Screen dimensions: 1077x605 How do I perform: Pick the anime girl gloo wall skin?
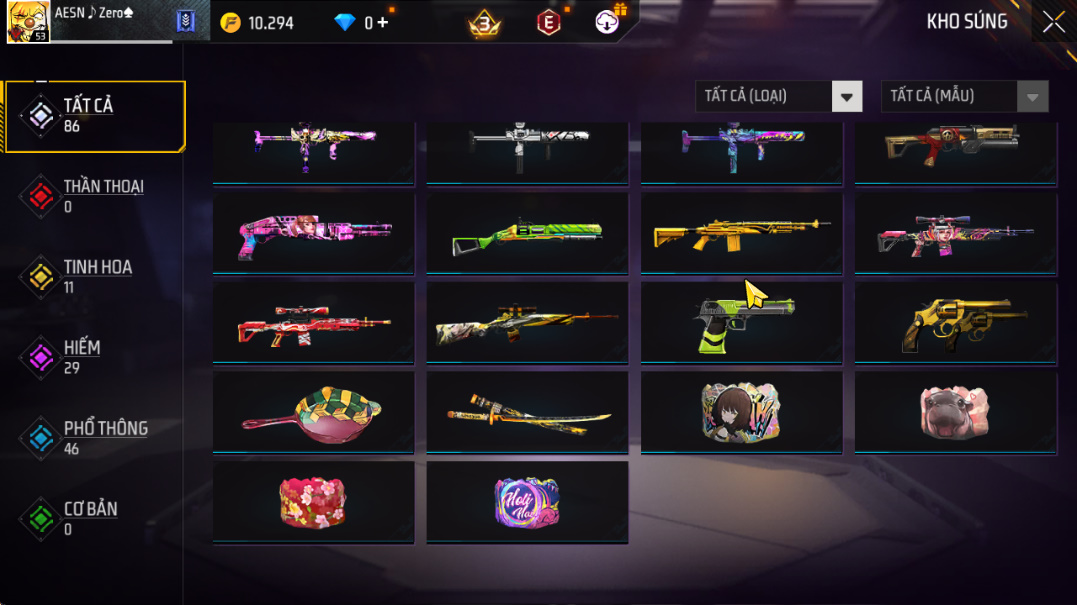(x=741, y=412)
